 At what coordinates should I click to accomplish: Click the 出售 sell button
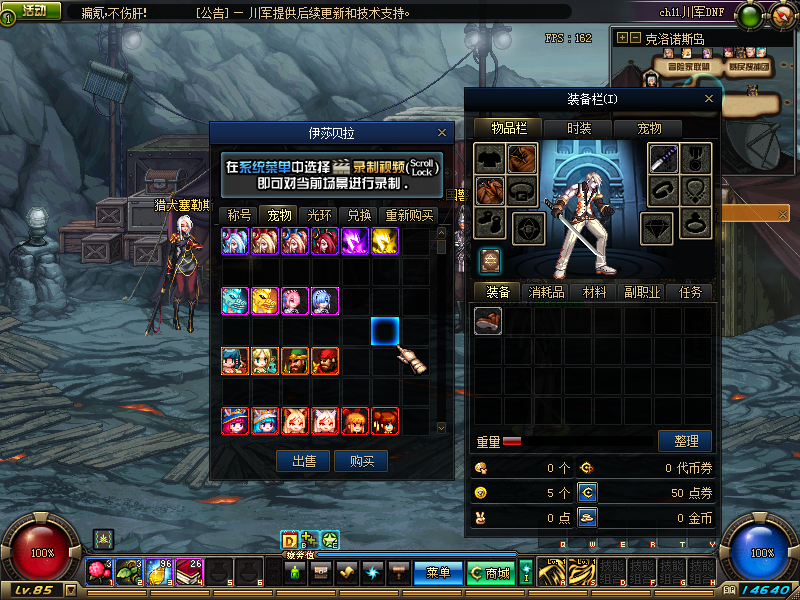point(304,461)
